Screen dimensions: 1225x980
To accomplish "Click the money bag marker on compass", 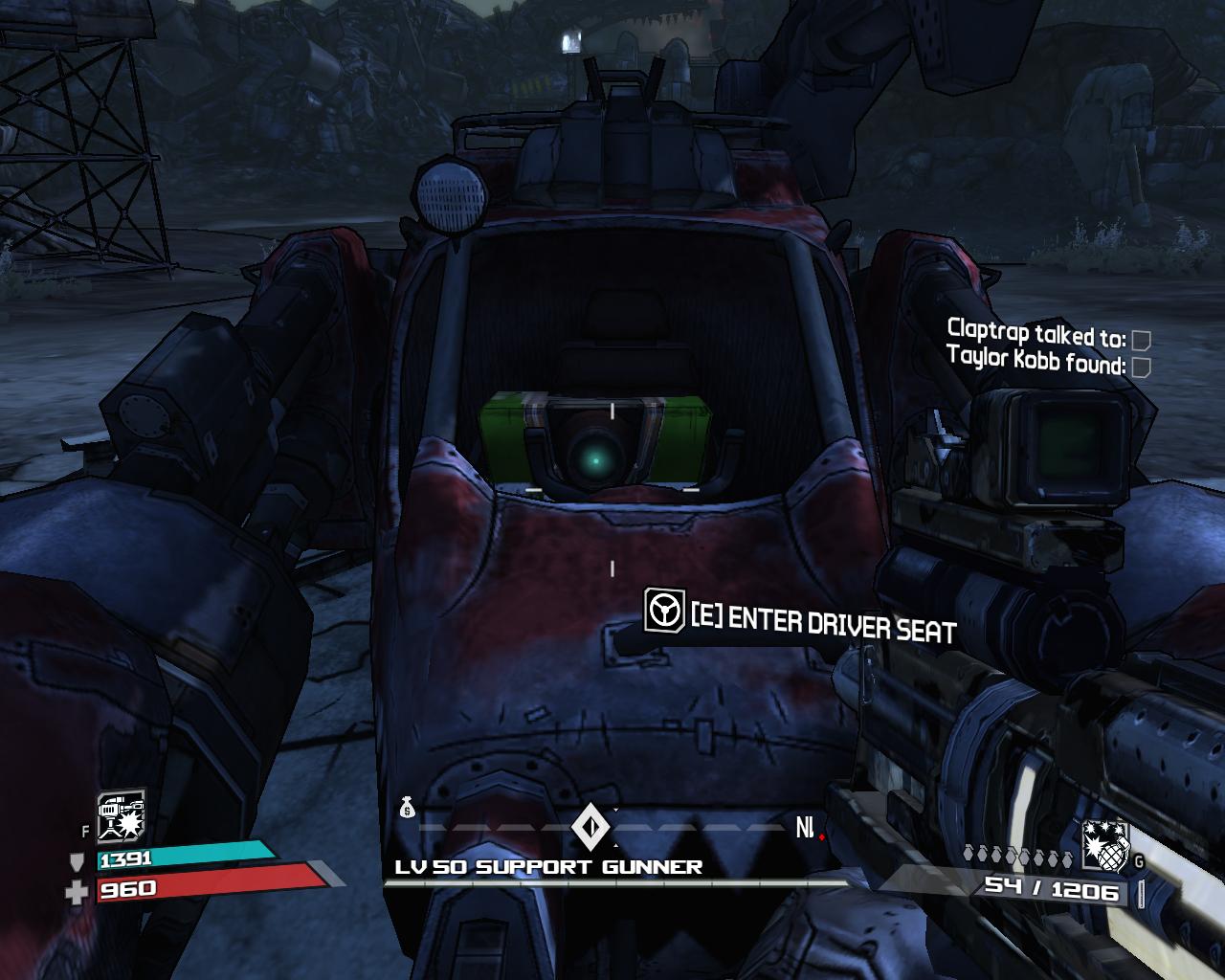I will click(407, 810).
